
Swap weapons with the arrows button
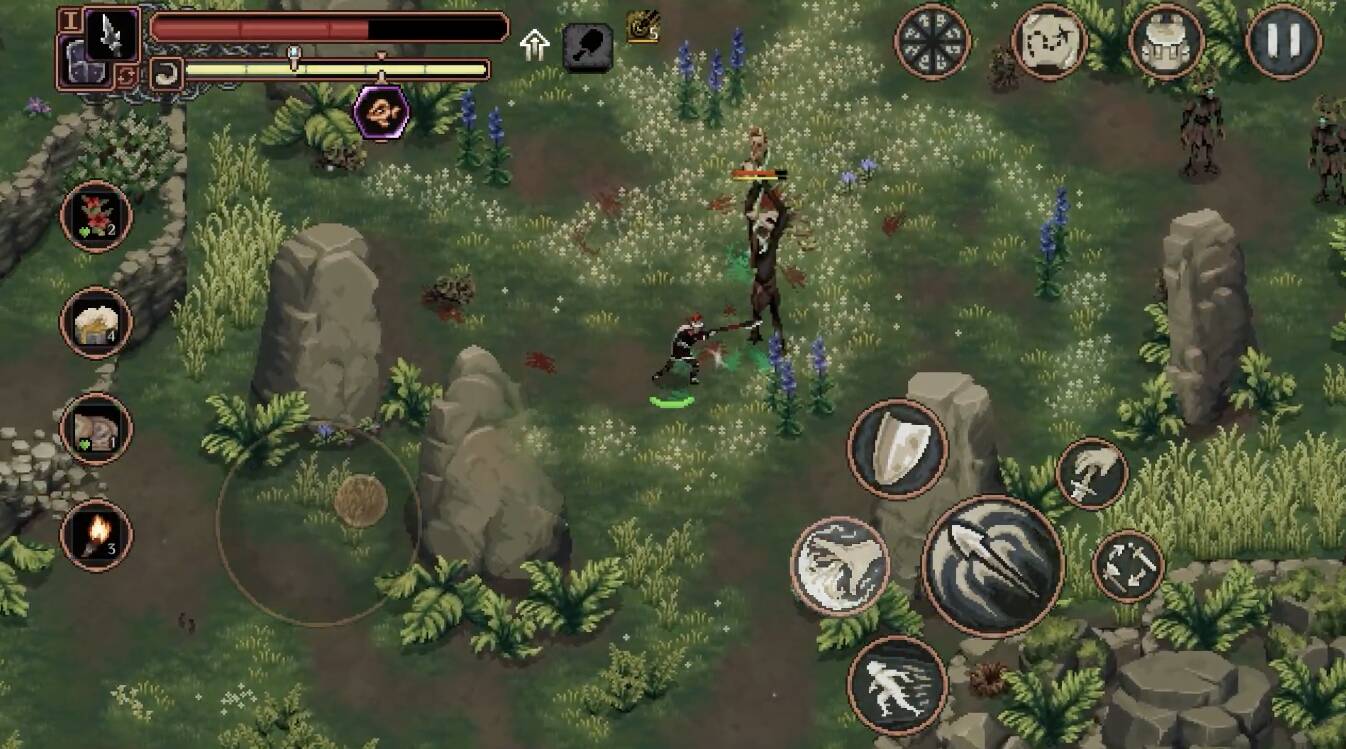pos(1128,566)
